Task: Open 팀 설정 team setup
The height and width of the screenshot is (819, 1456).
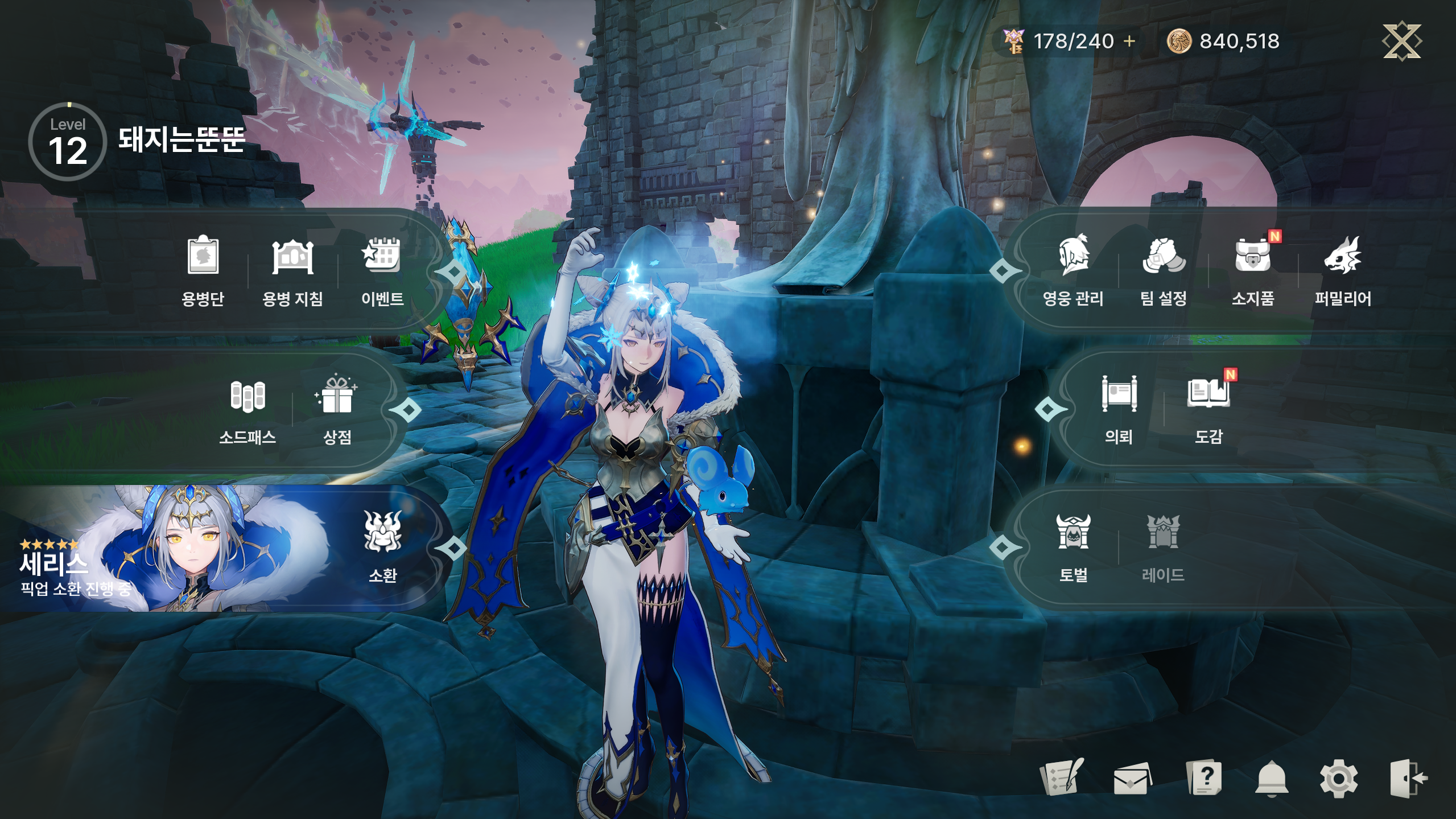Action: pos(1163,269)
